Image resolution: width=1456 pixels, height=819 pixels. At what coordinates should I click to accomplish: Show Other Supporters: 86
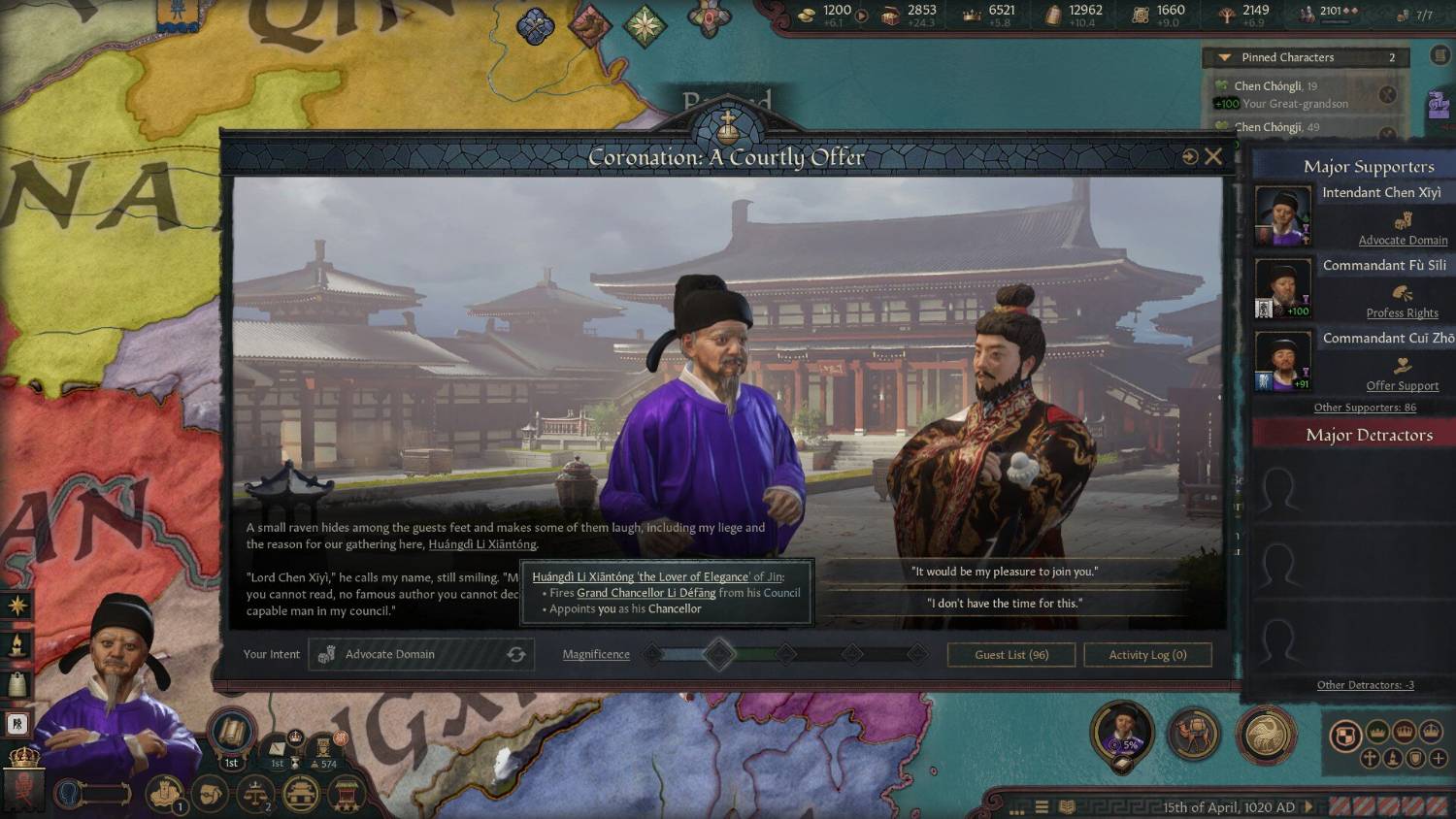pos(1365,408)
